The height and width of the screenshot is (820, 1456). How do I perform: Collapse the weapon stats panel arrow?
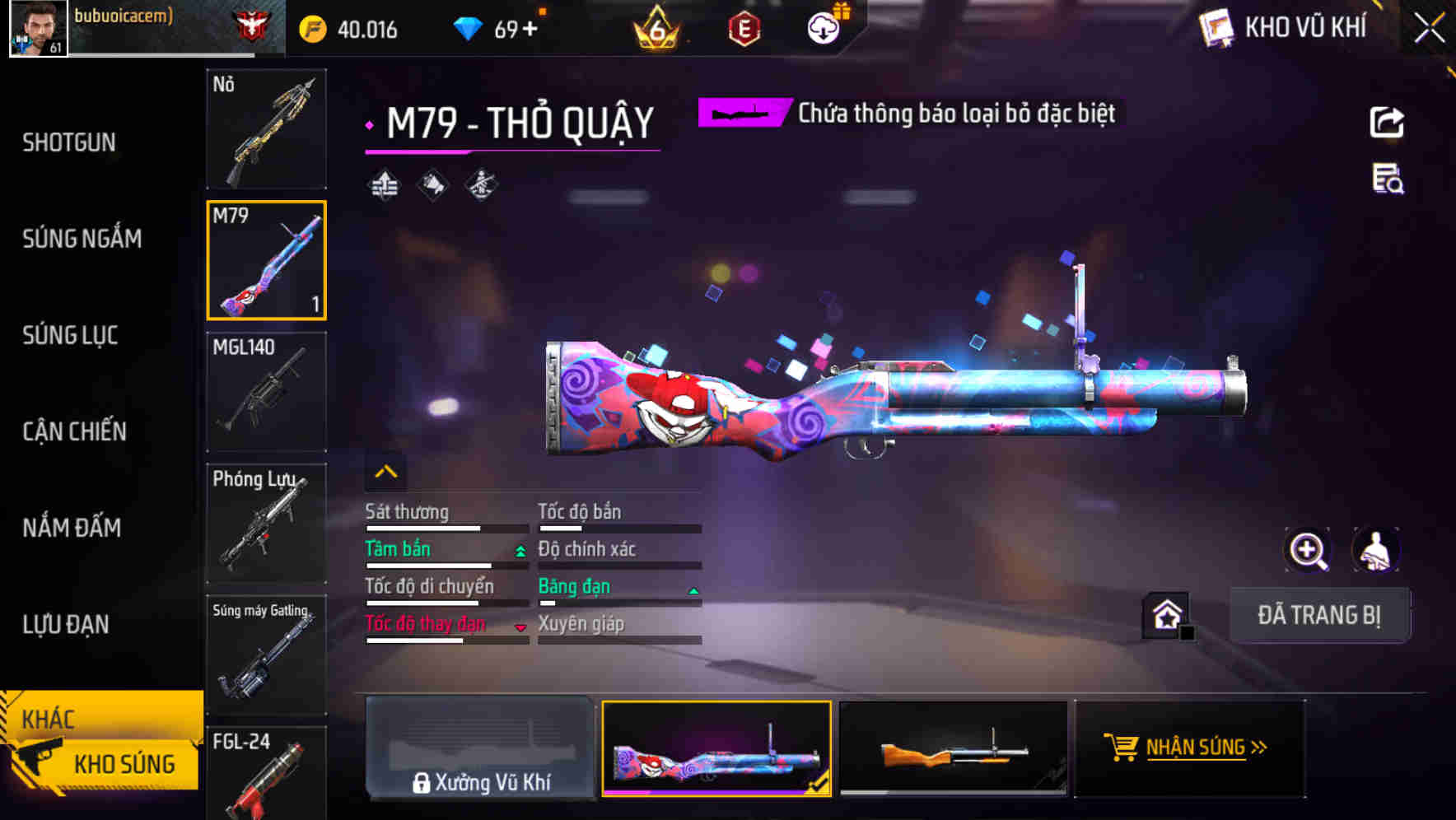tap(385, 472)
